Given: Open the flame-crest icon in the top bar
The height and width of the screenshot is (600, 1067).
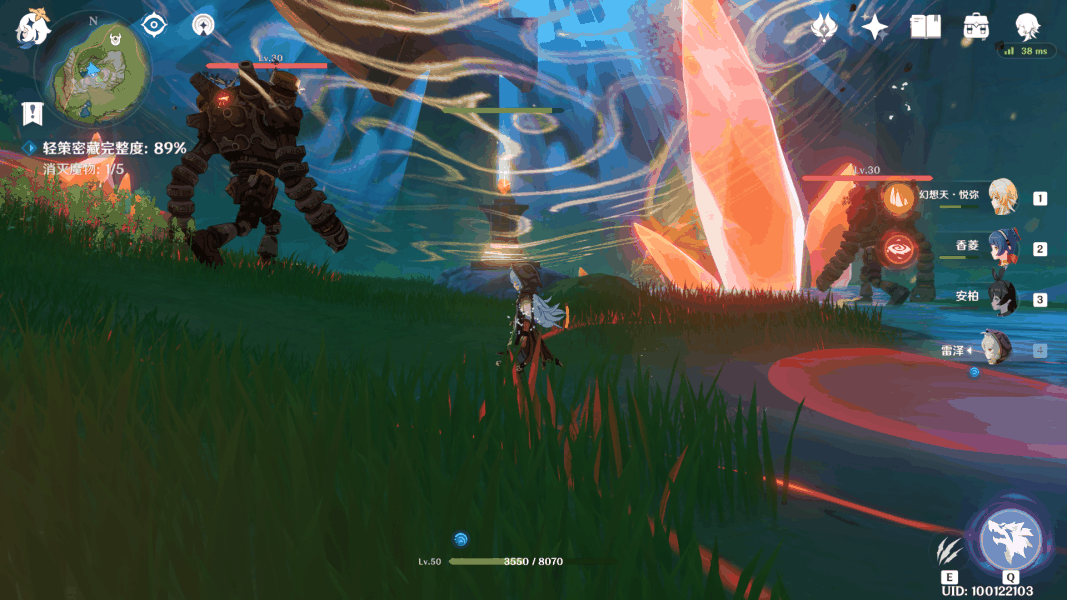Looking at the screenshot, I should (x=823, y=27).
